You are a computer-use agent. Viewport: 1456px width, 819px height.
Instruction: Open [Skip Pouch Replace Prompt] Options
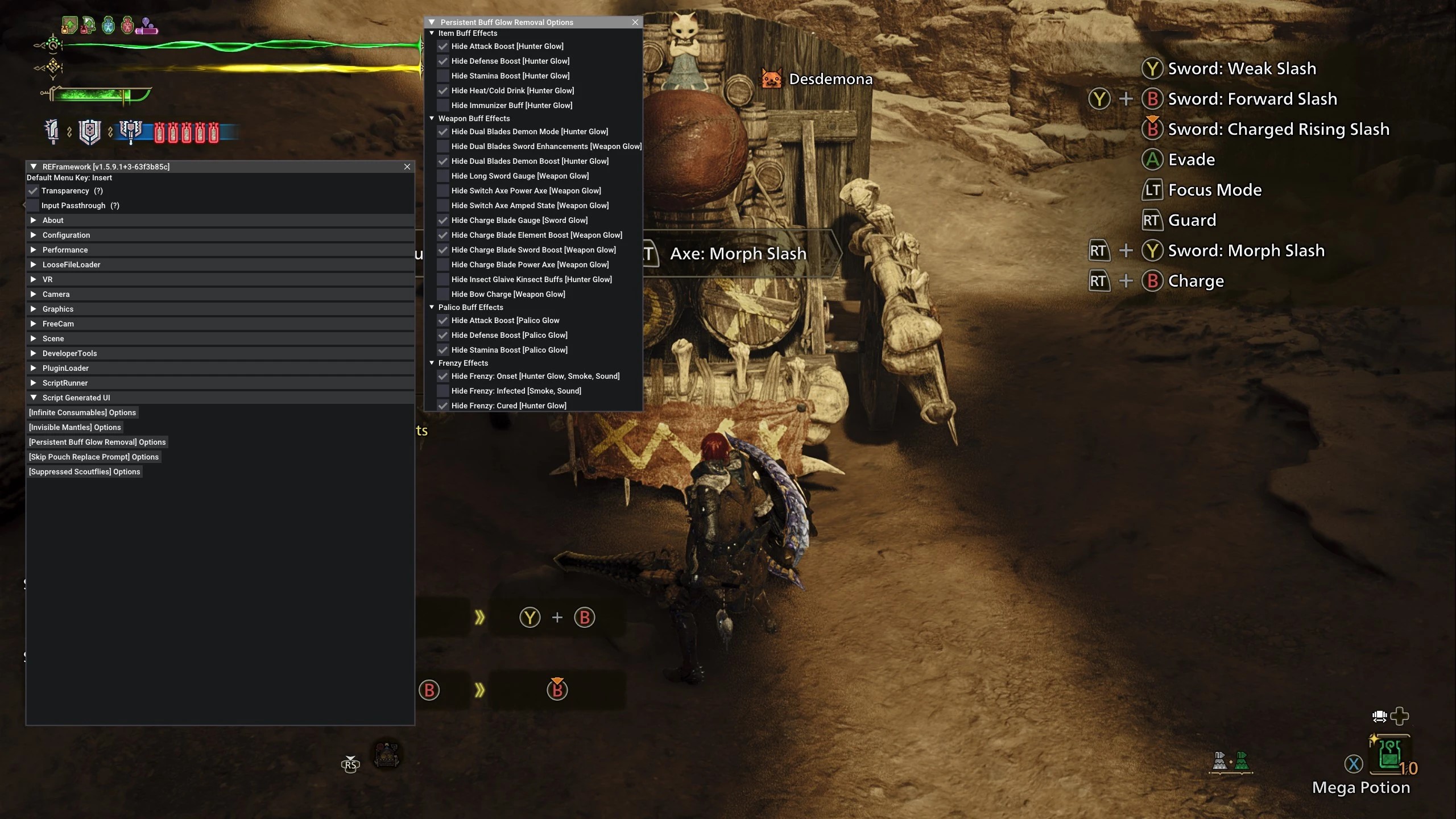click(94, 457)
